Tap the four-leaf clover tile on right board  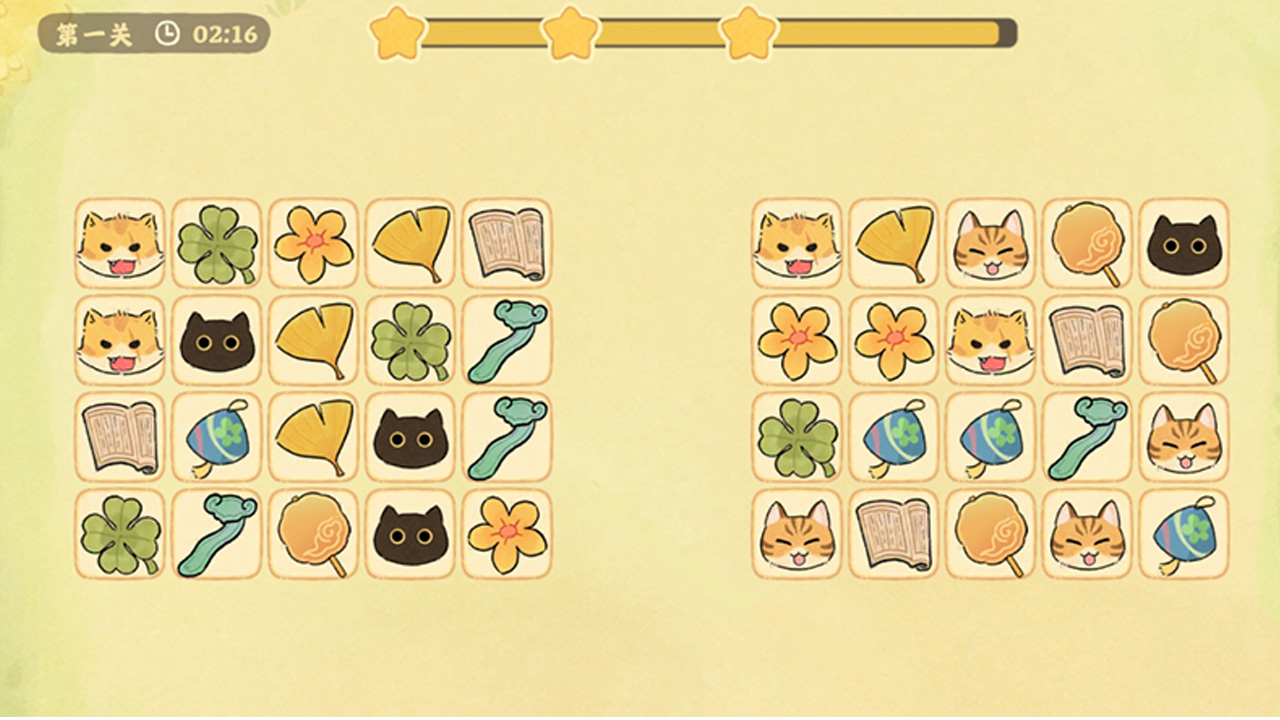click(x=797, y=437)
